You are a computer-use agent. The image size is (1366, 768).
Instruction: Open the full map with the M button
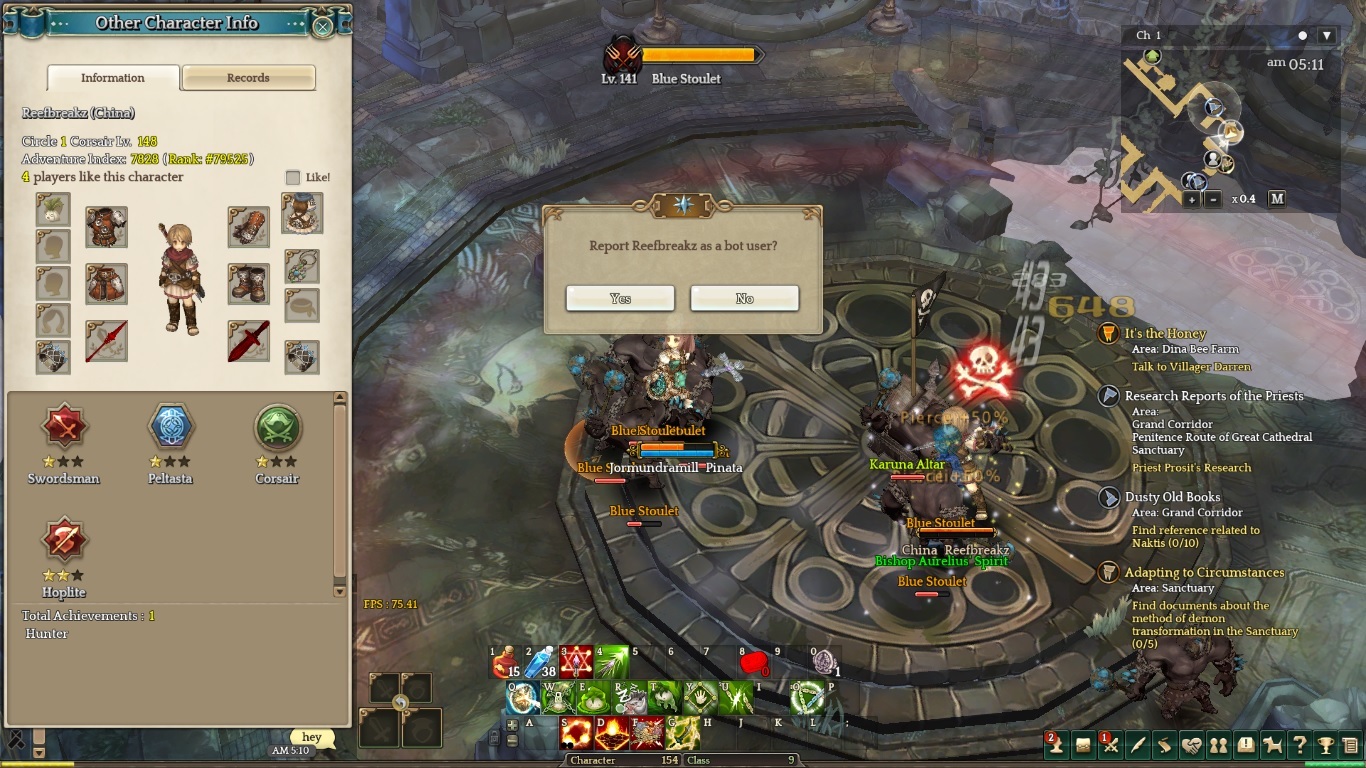[x=1277, y=199]
